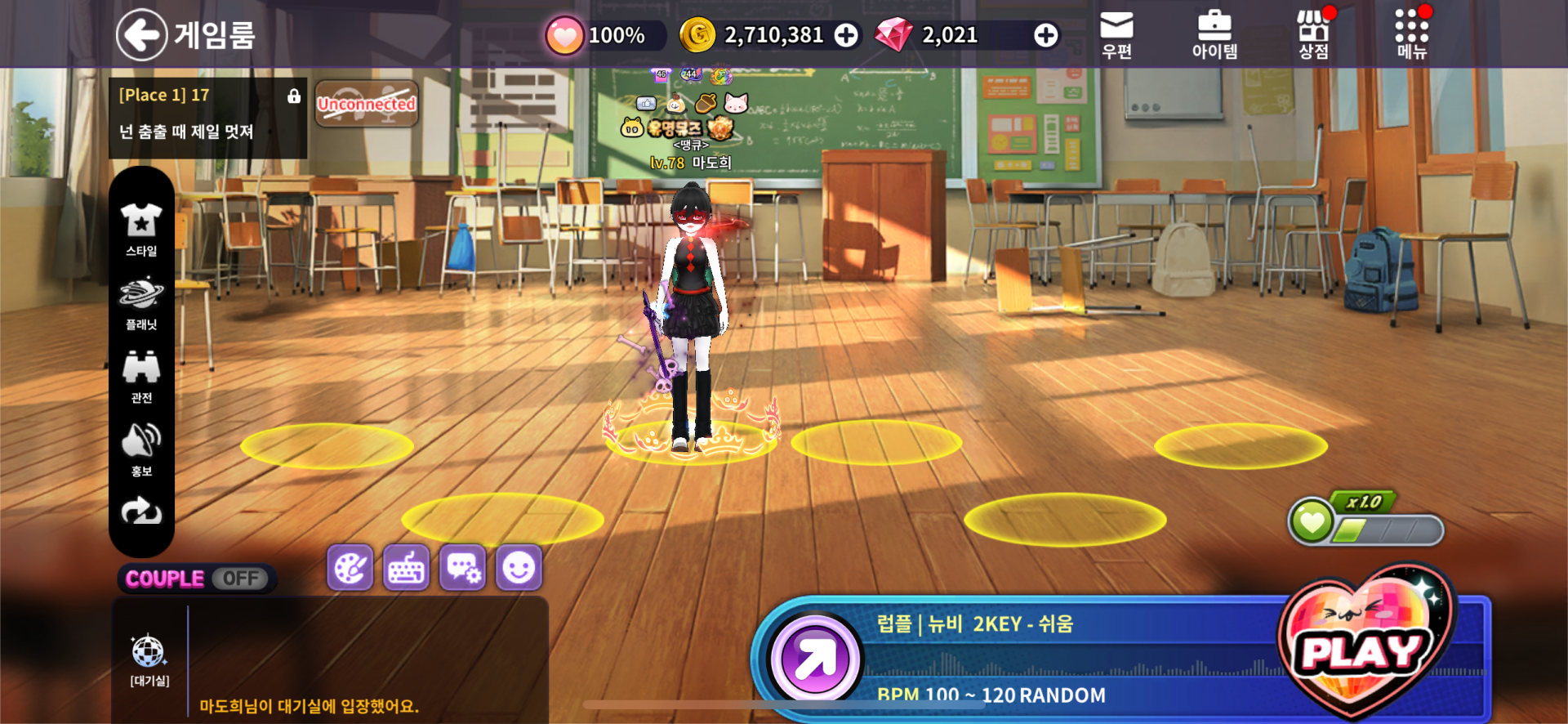This screenshot has height=724, width=1568.
Task: Add more ruby gems with plus button
Action: point(1045,35)
